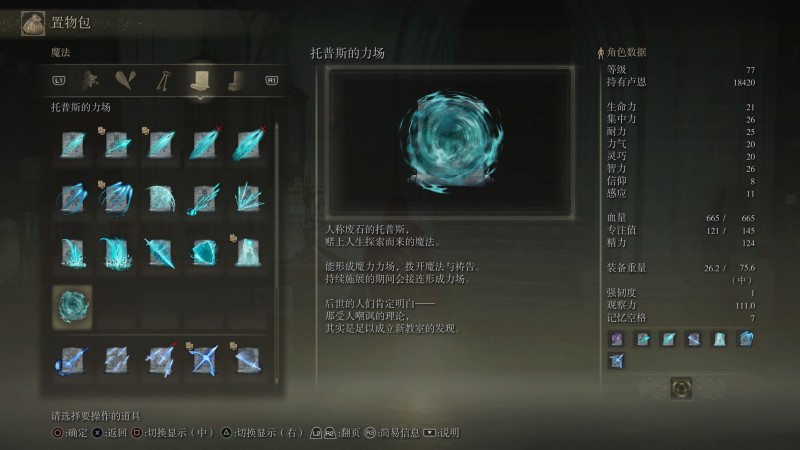Click the round golden emblem below memory slots
This screenshot has width=800, height=450.
pyautogui.click(x=681, y=387)
